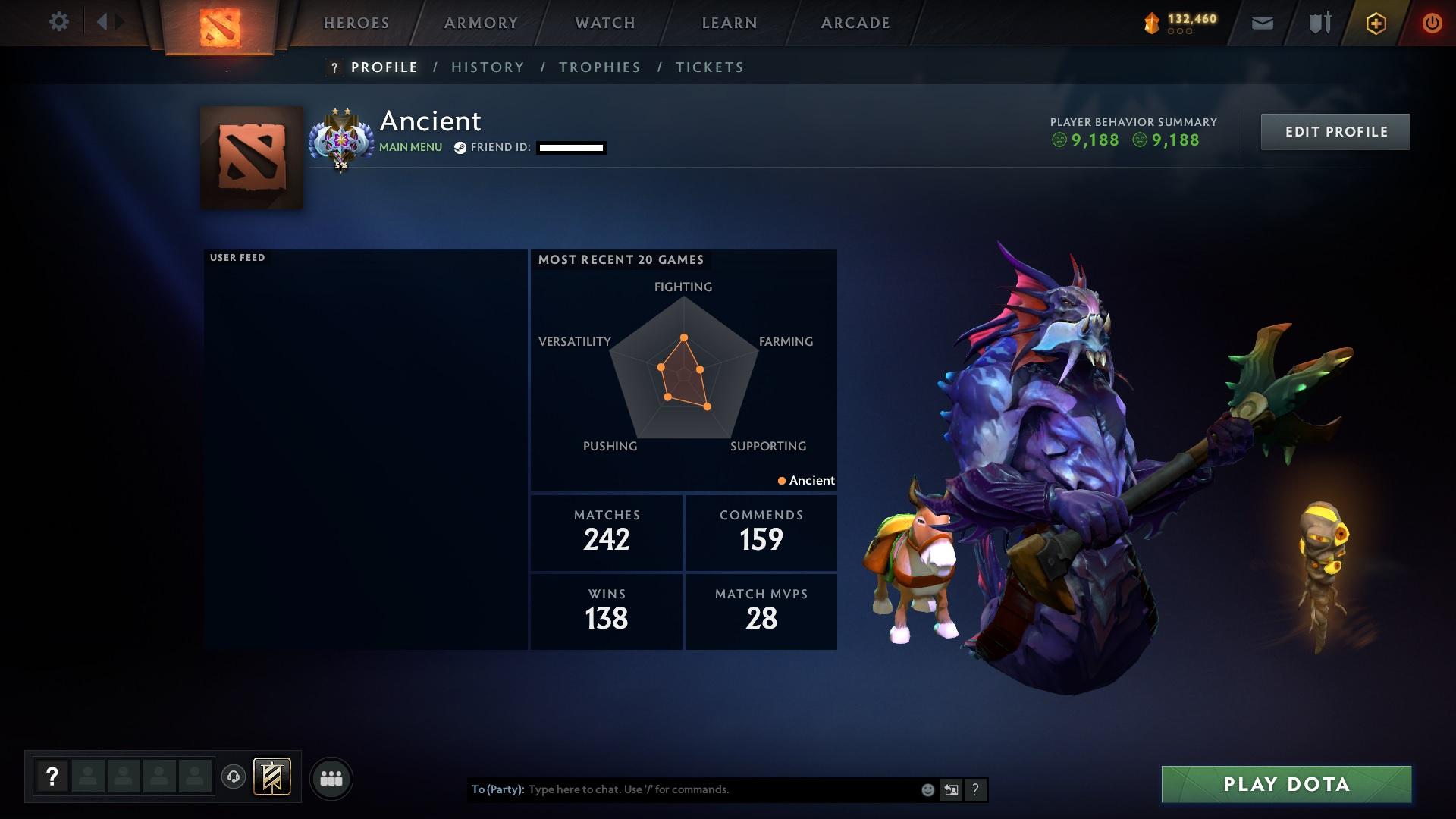Click the emoticon smiley in the chat bar
1456x819 pixels.
[927, 789]
